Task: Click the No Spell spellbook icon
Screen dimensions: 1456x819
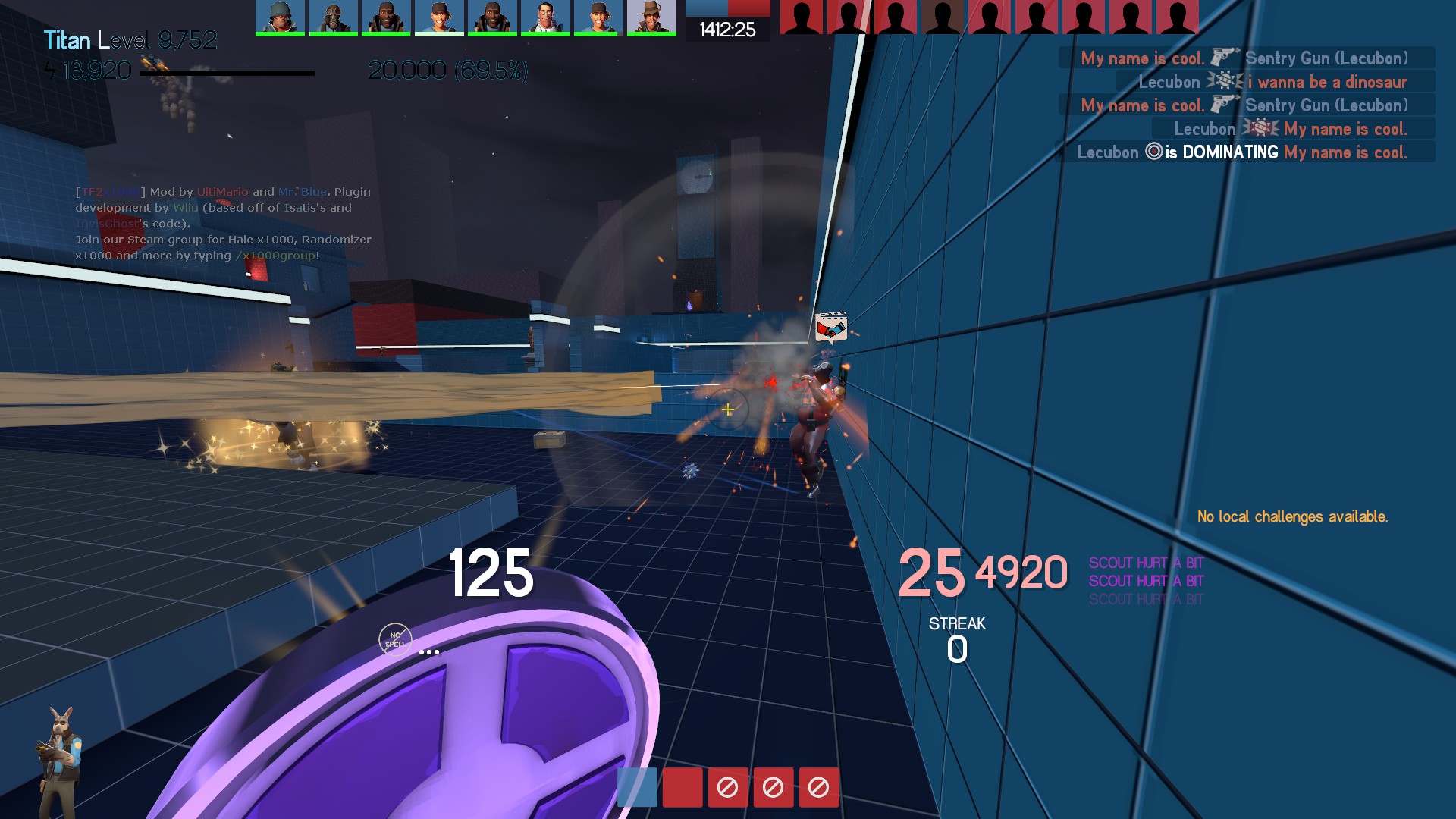Action: click(395, 640)
